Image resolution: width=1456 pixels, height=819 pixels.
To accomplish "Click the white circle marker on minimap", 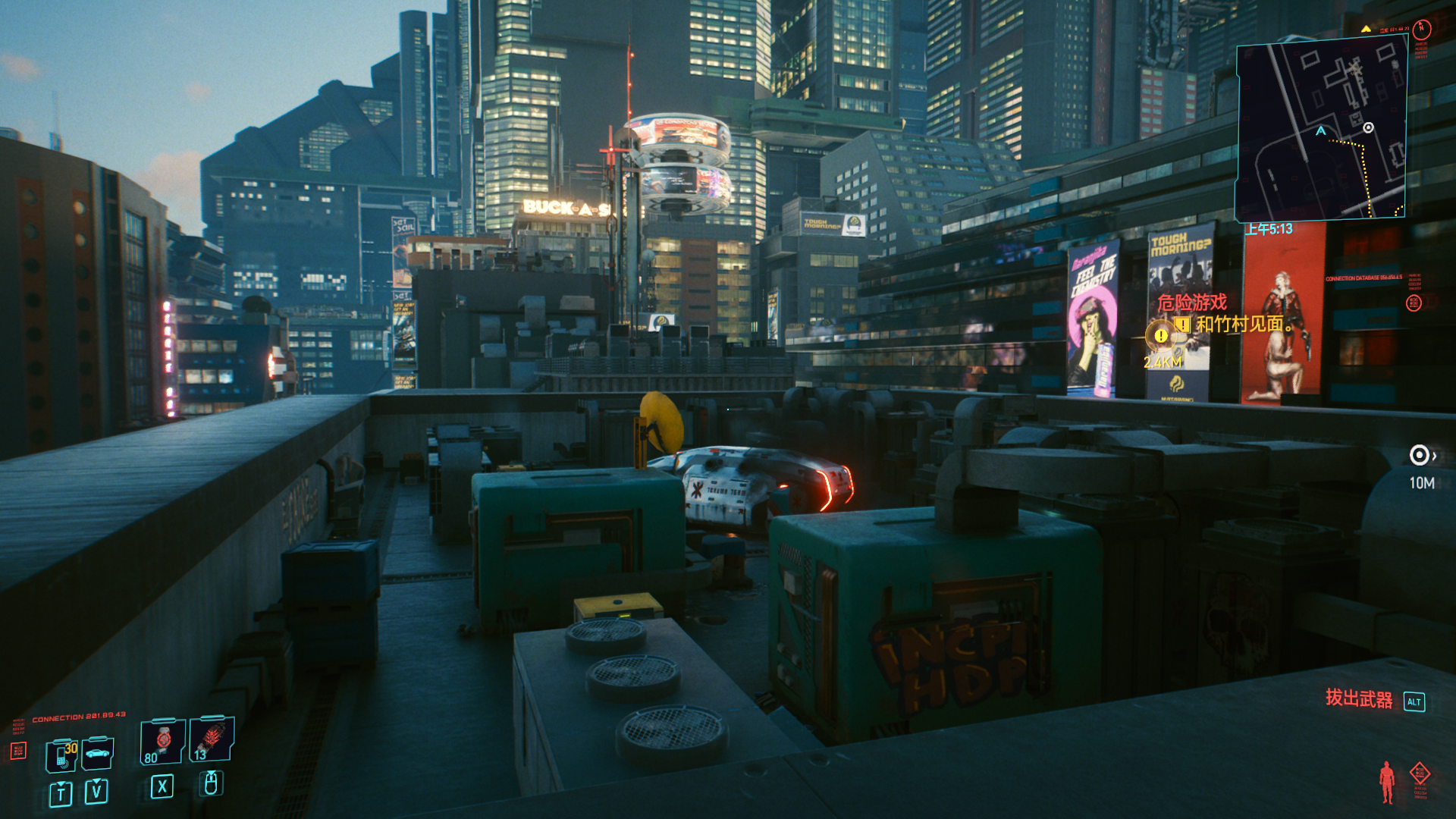I will point(1368,127).
